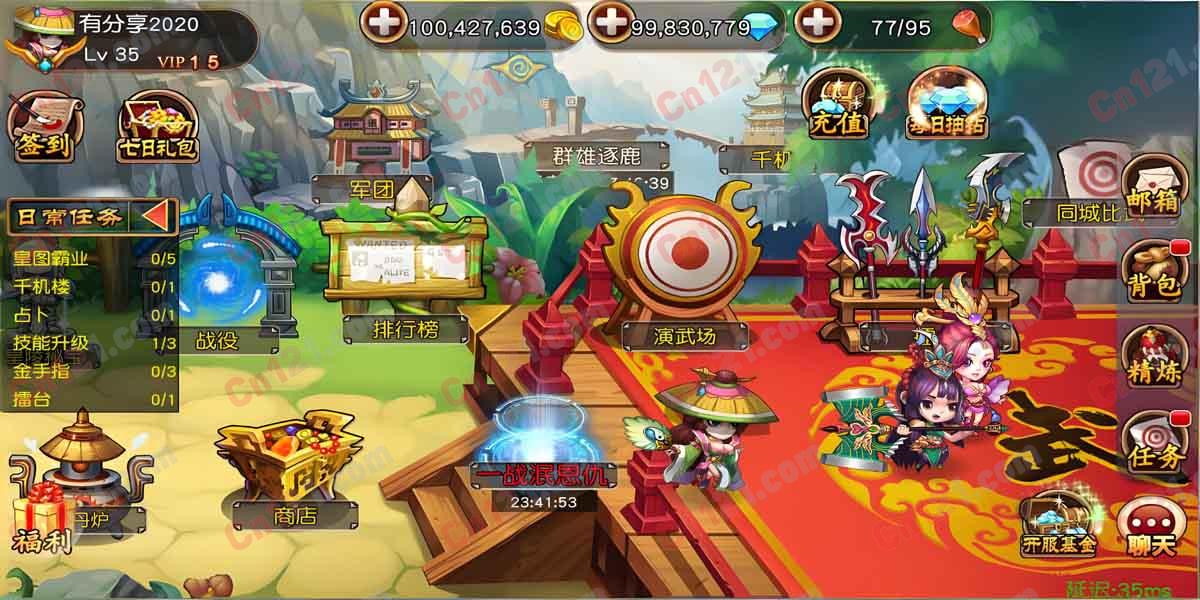
Task: Open the player avatar profile
Action: [x=36, y=40]
